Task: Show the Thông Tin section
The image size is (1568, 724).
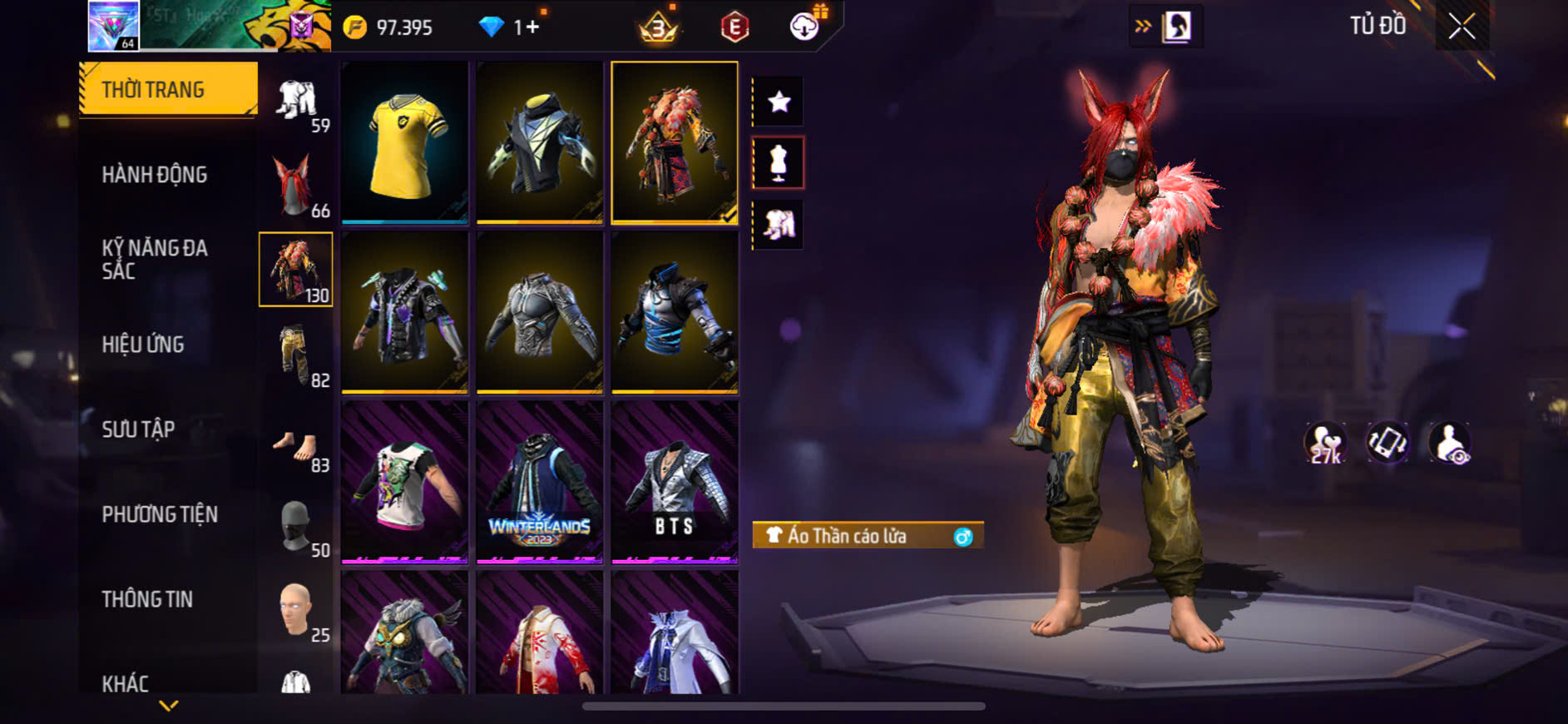Action: [147, 599]
